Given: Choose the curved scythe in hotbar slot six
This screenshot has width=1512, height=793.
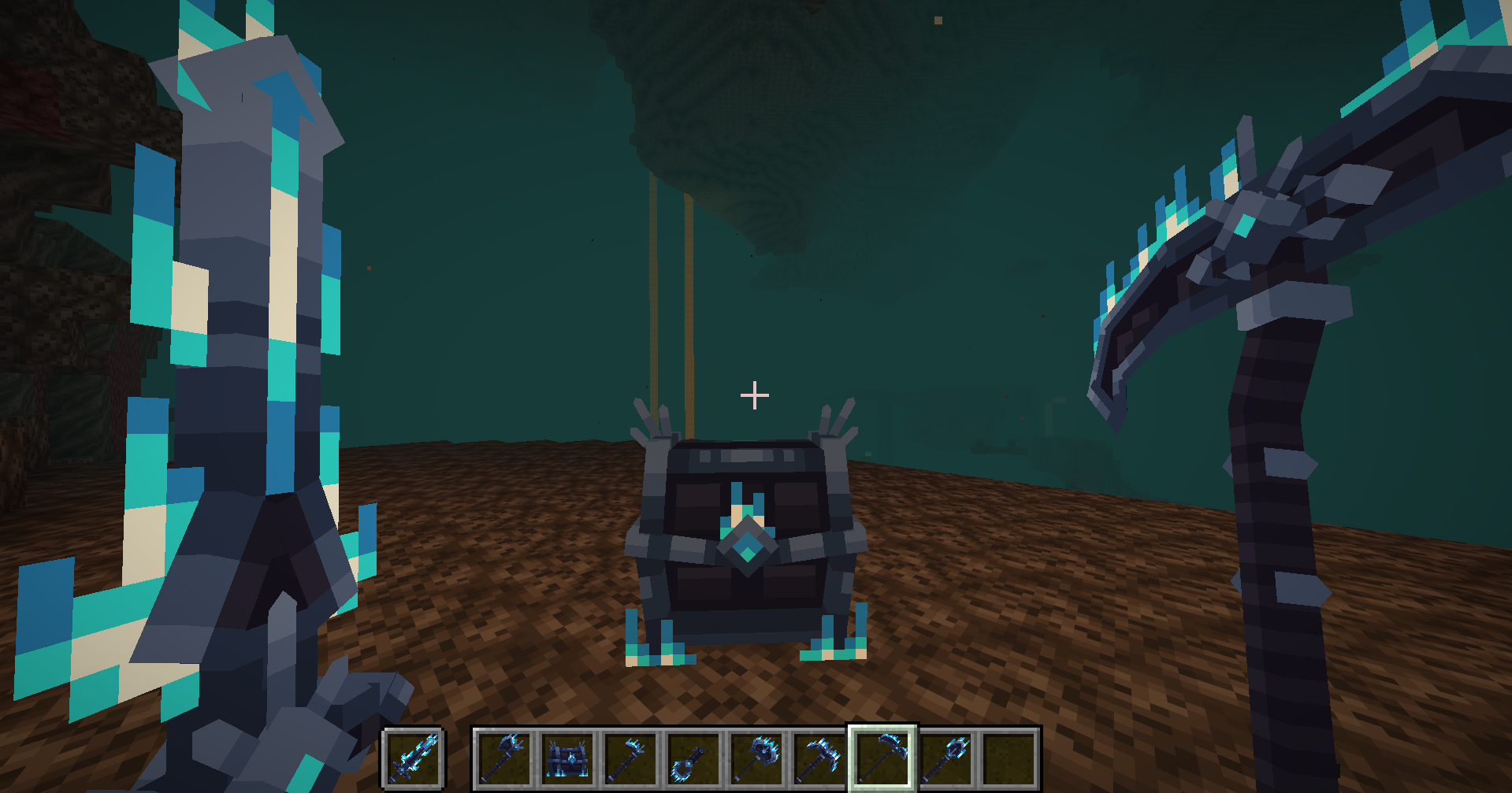Looking at the screenshot, I should coord(819,758).
